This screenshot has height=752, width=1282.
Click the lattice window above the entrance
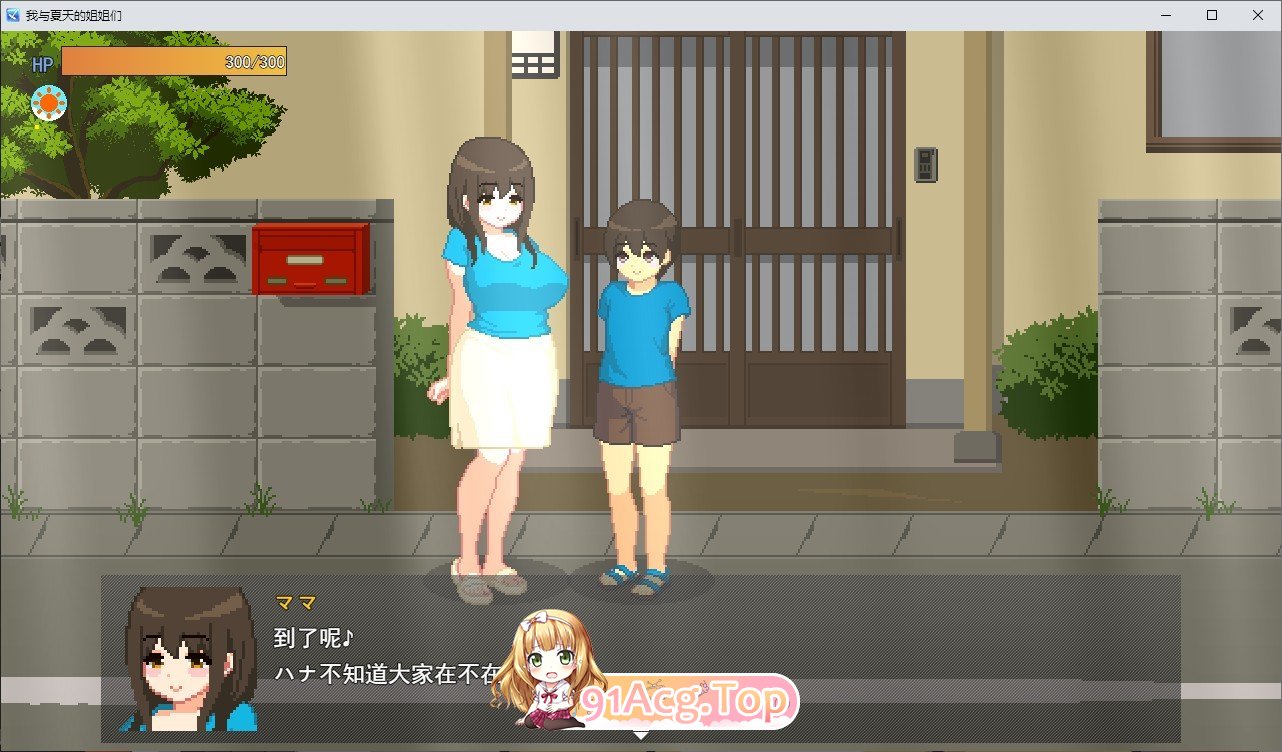click(536, 55)
